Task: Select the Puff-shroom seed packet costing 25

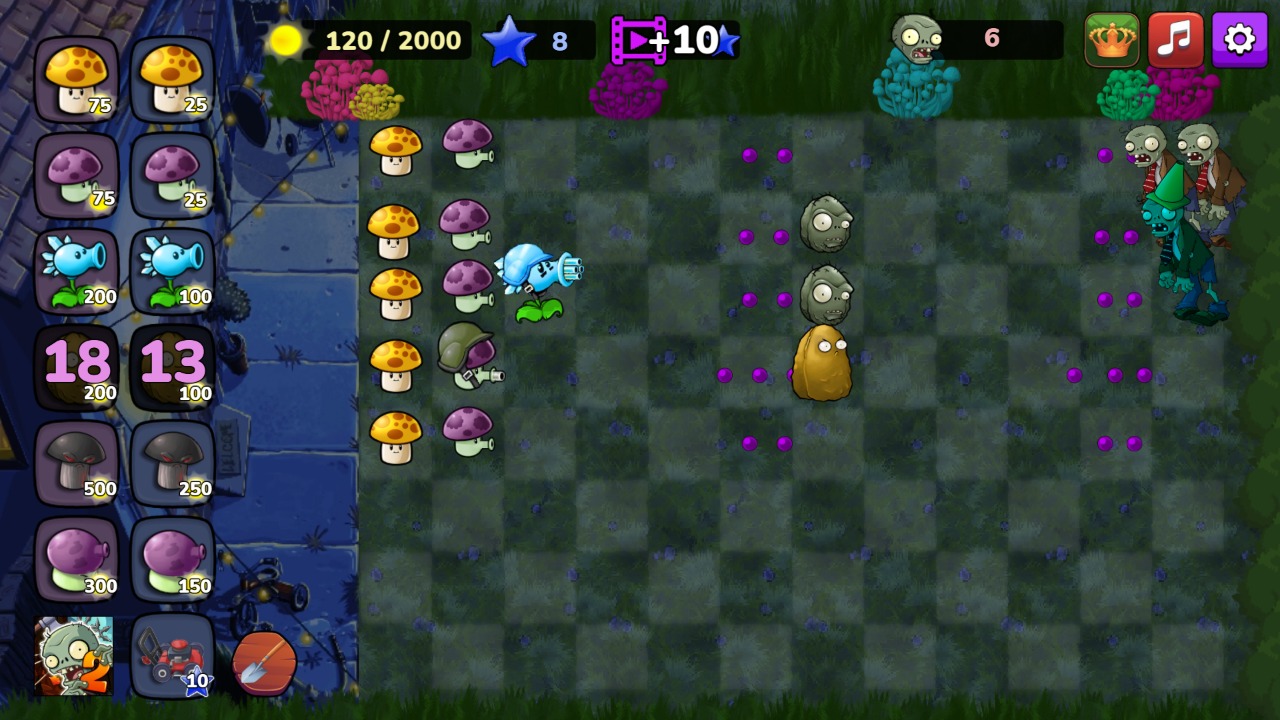Action: tap(172, 175)
